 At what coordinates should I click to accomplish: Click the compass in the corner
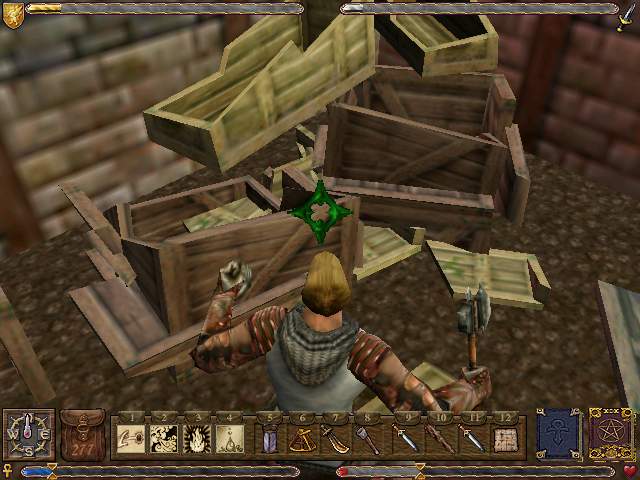28,435
